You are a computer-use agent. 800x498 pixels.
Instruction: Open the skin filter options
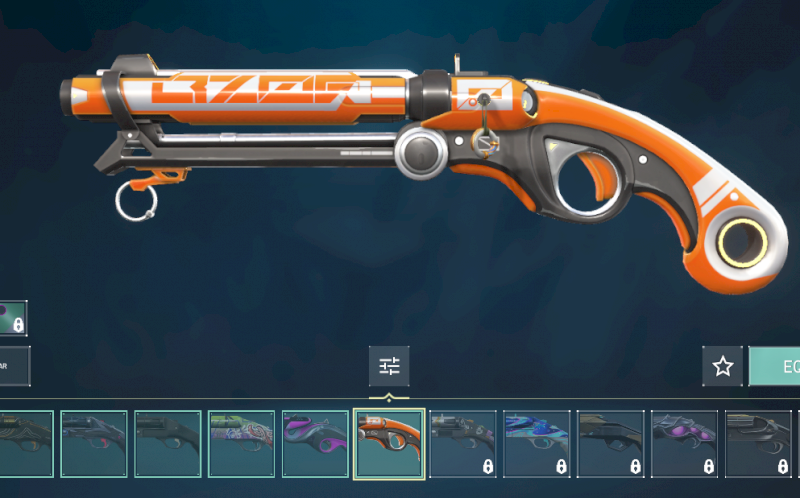[389, 367]
